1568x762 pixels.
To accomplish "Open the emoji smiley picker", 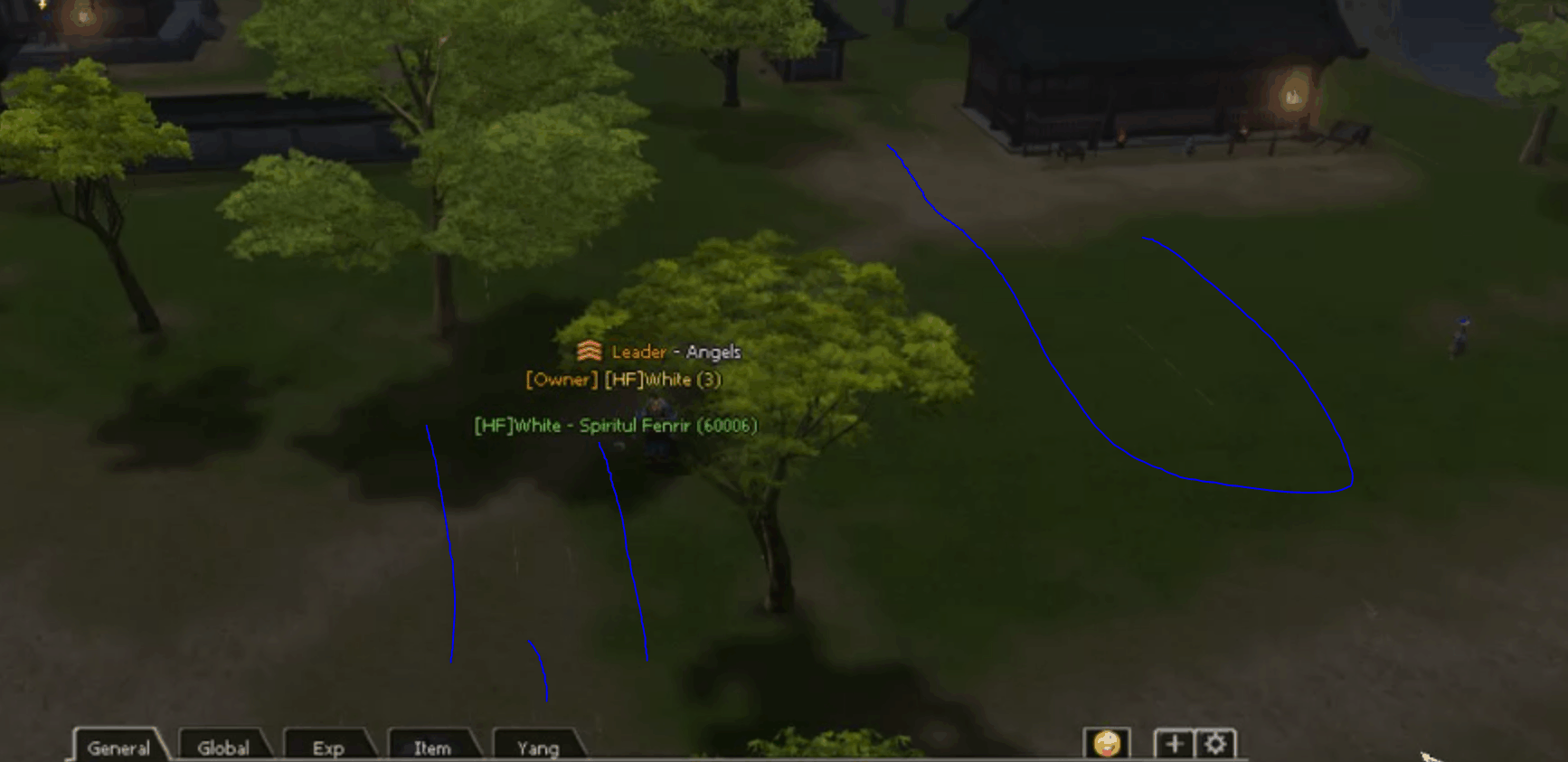I will tap(1107, 744).
